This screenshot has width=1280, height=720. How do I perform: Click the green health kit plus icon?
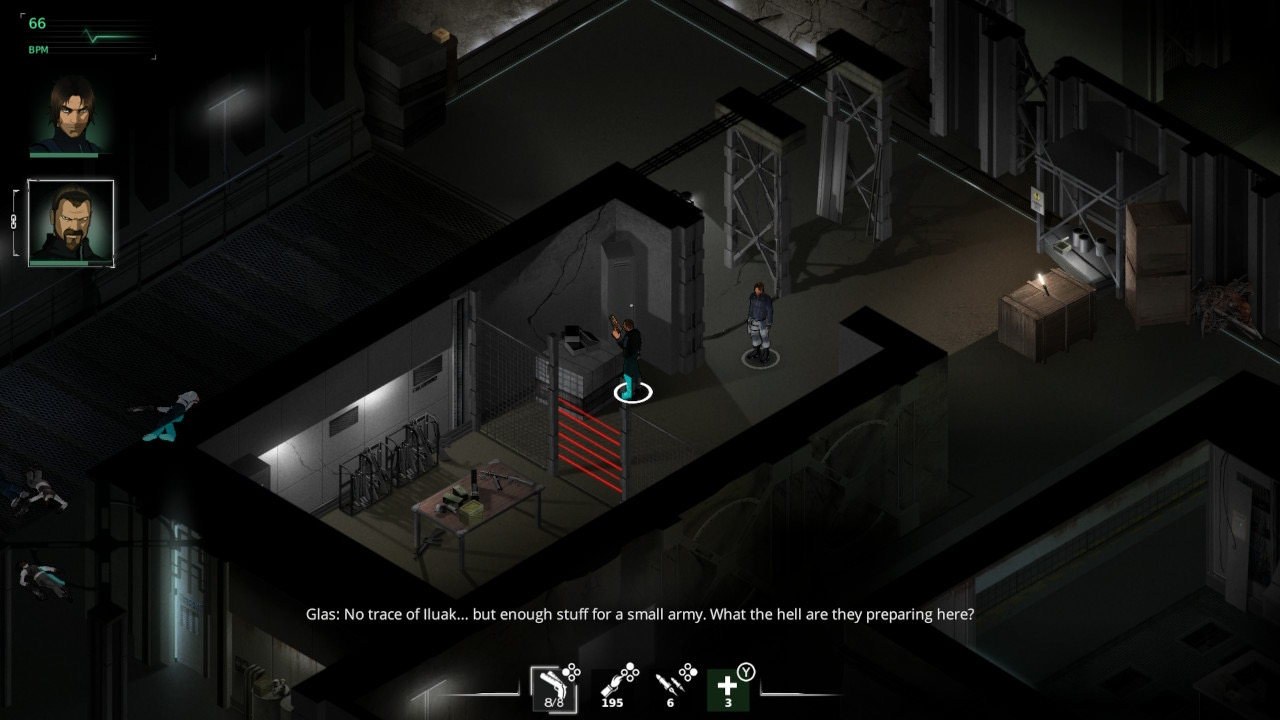click(x=727, y=690)
